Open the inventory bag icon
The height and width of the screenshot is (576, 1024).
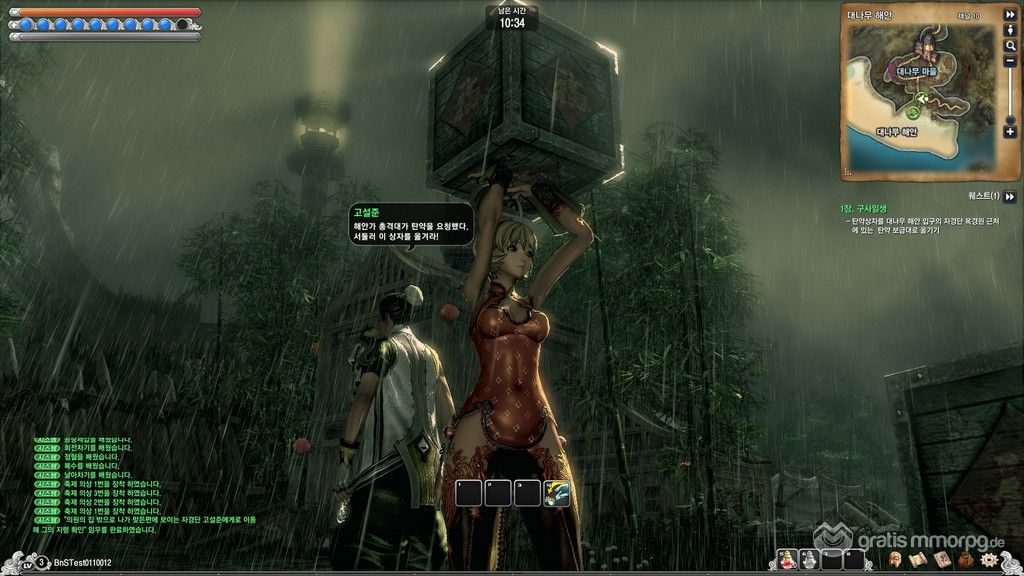click(x=964, y=560)
